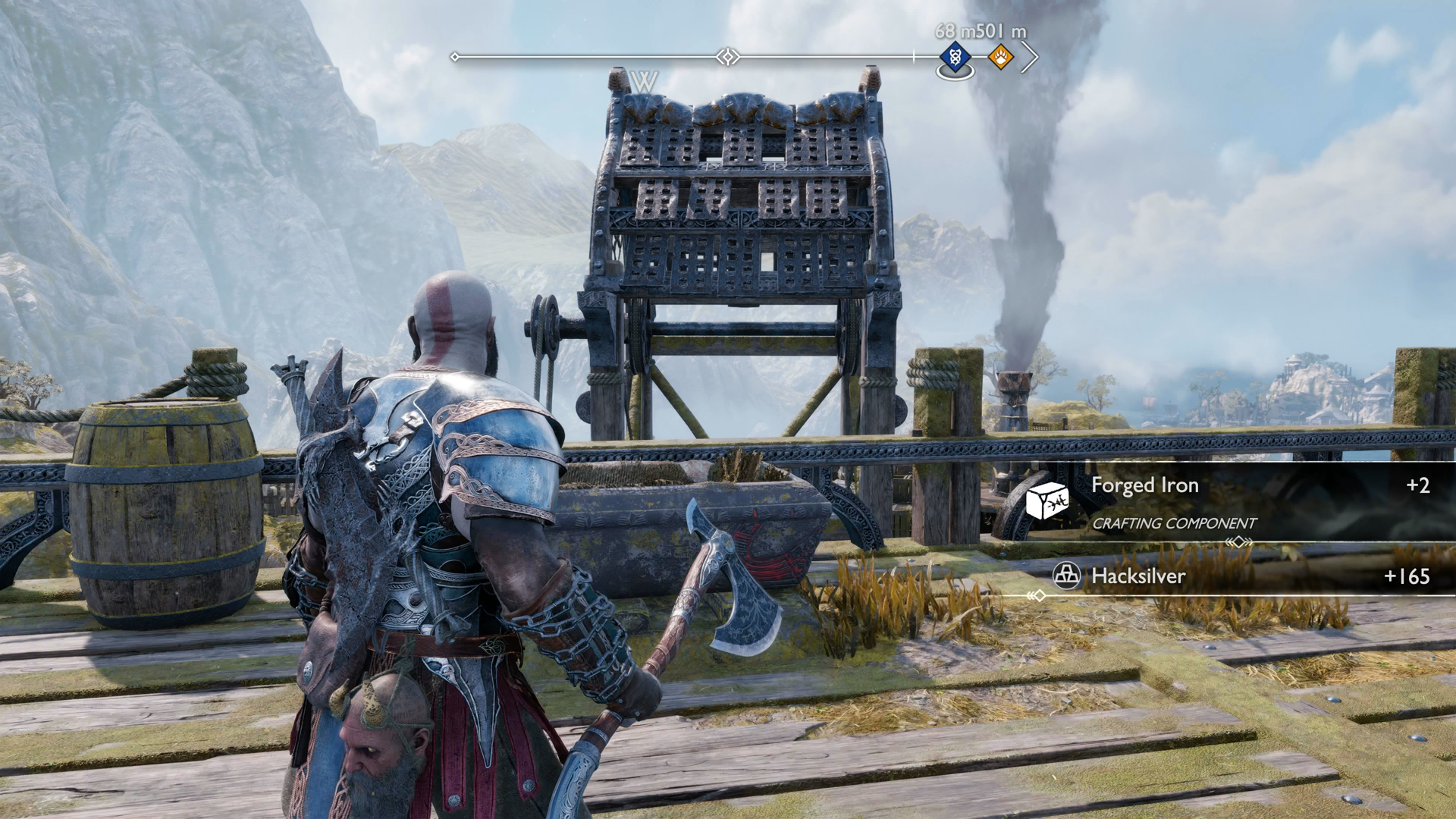Select the orange paw compass marker

(1000, 56)
